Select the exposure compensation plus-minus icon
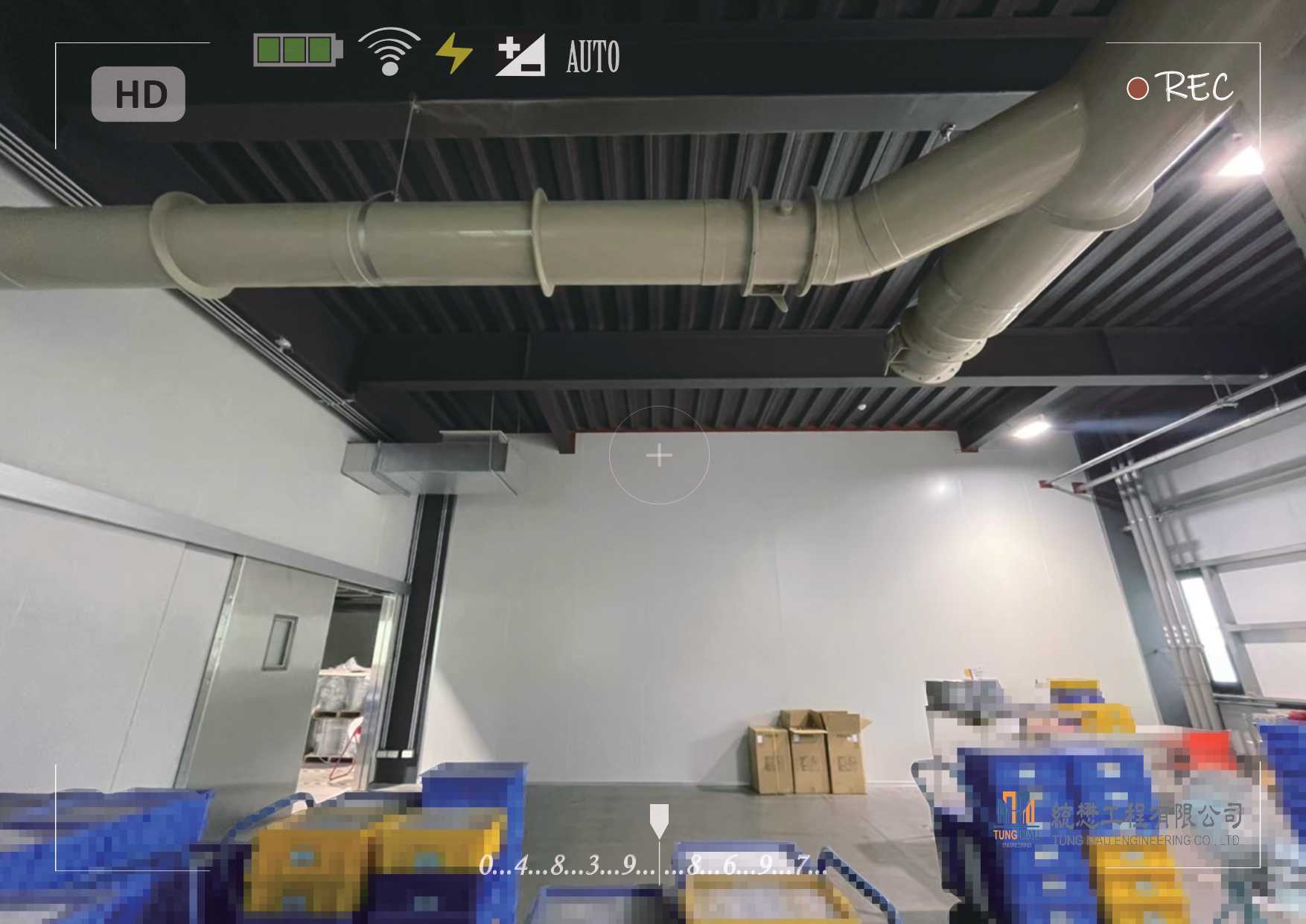This screenshot has height=924, width=1306. click(520, 54)
